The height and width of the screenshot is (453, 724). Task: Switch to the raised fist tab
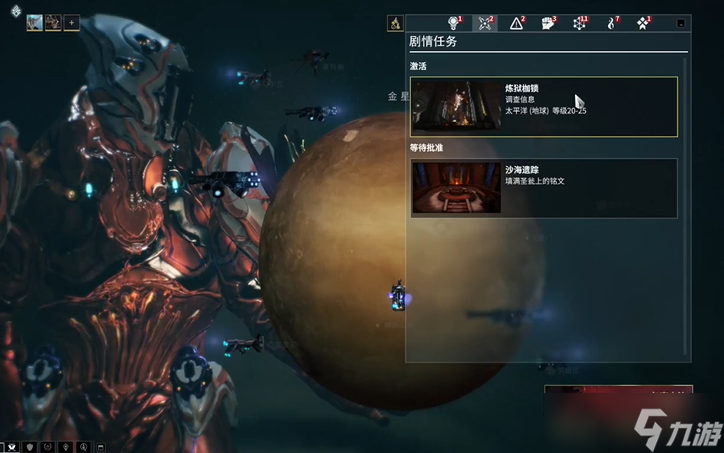click(548, 22)
